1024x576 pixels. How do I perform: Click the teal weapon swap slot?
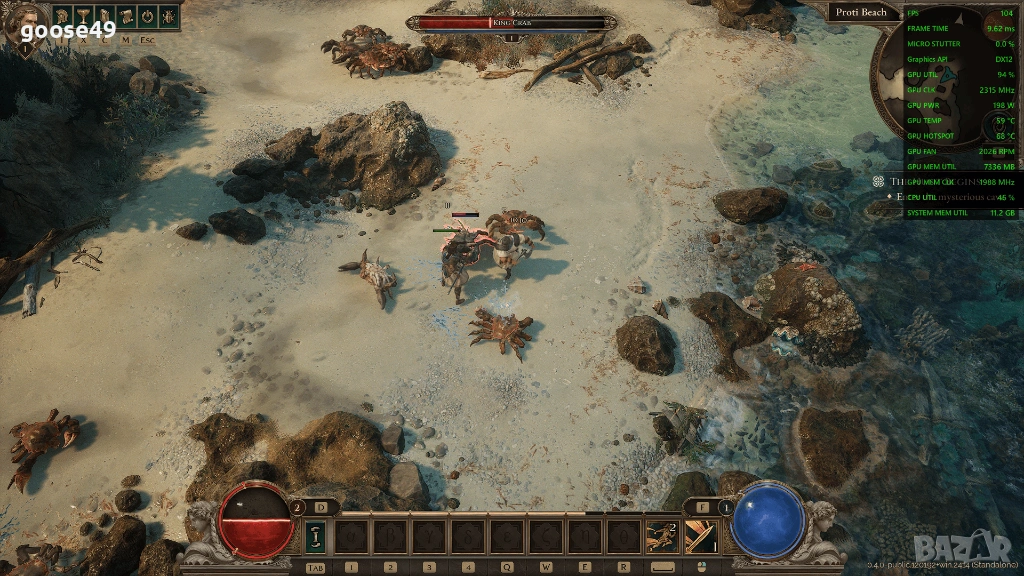click(x=319, y=537)
